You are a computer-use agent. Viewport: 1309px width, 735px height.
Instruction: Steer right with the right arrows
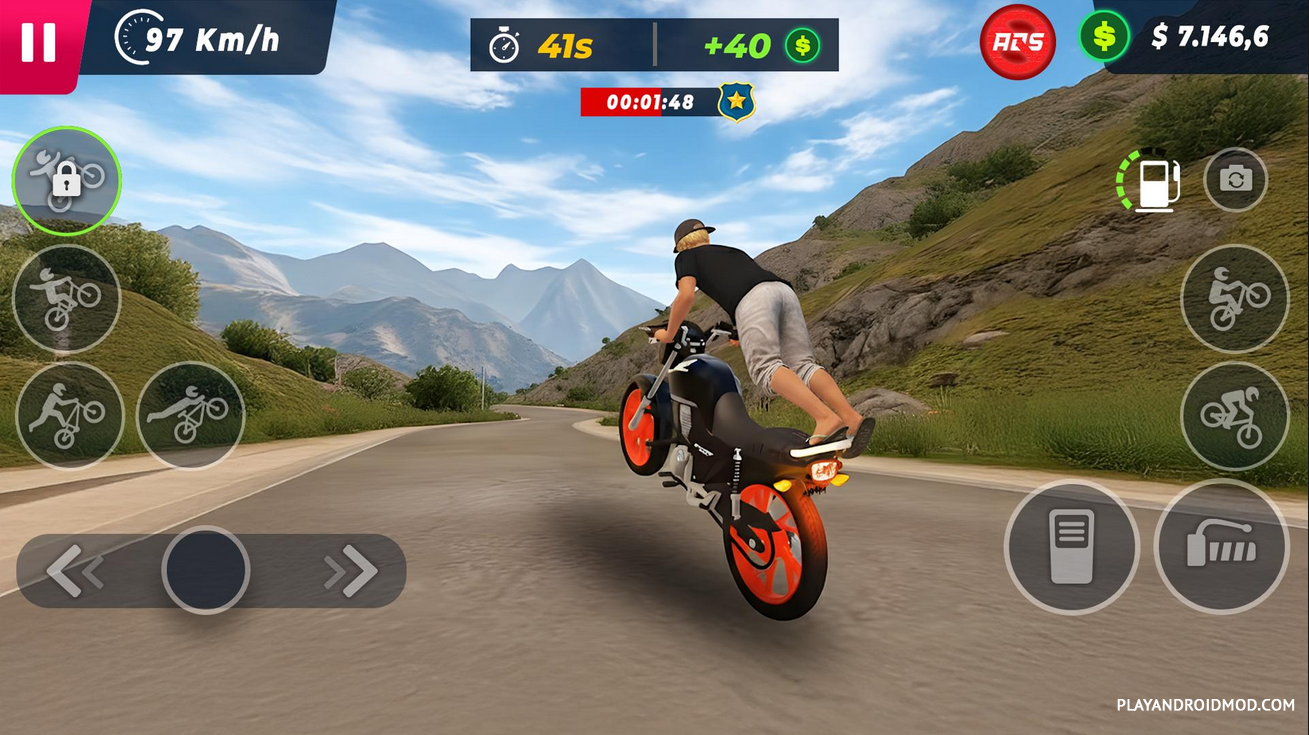[352, 571]
